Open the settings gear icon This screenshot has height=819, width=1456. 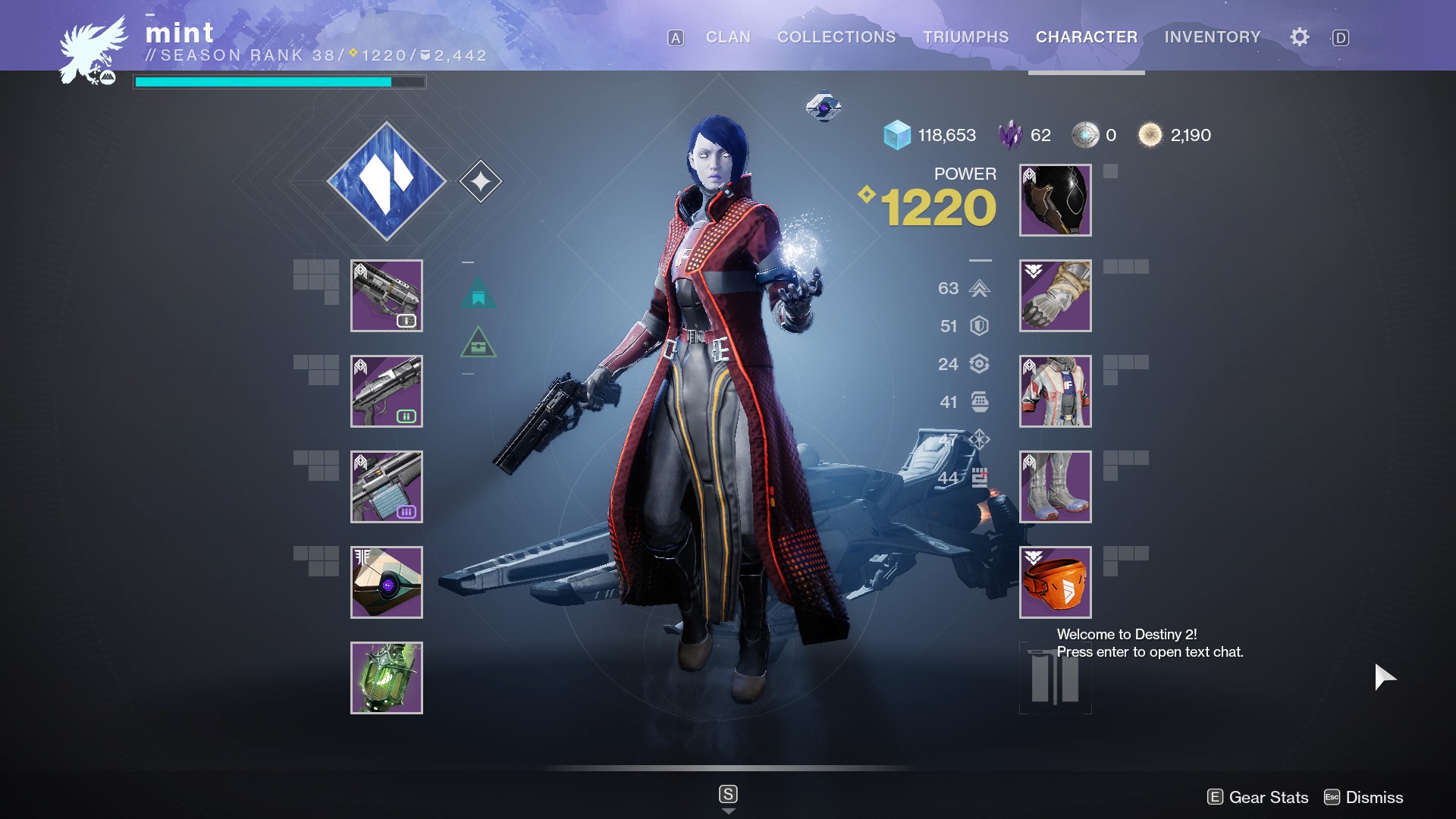click(1299, 37)
